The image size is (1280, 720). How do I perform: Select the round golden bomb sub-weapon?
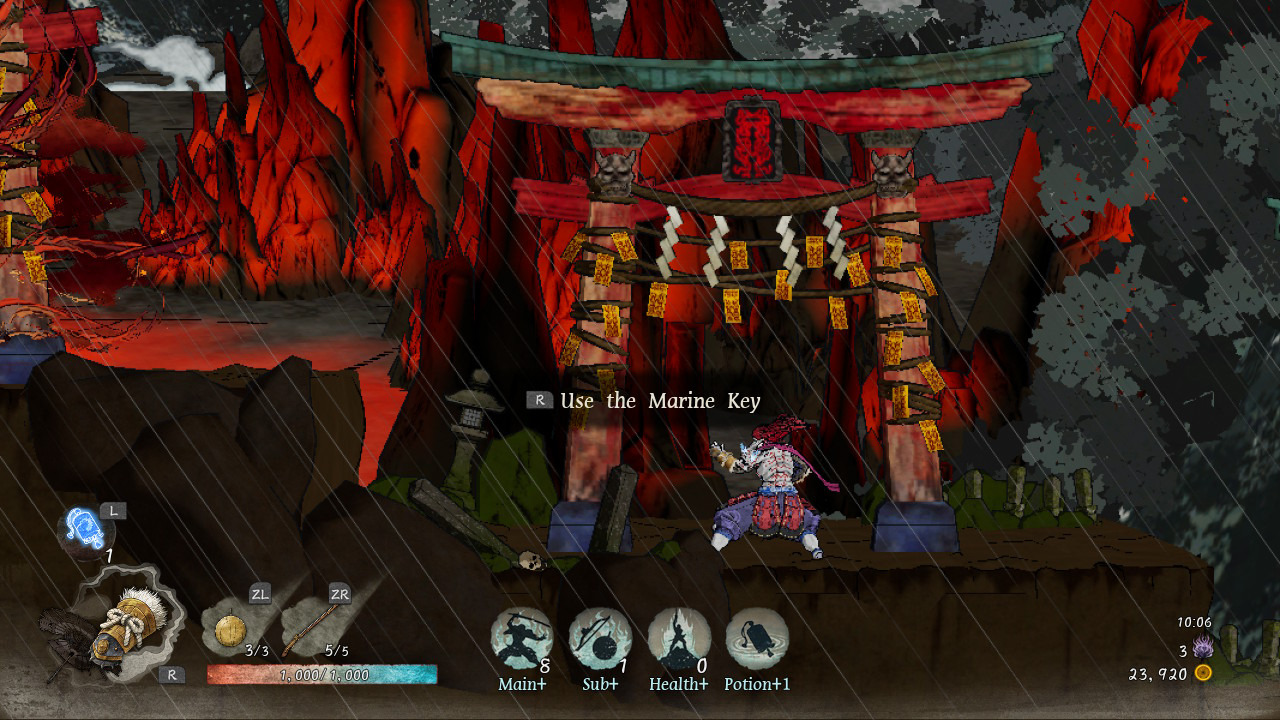click(x=232, y=631)
